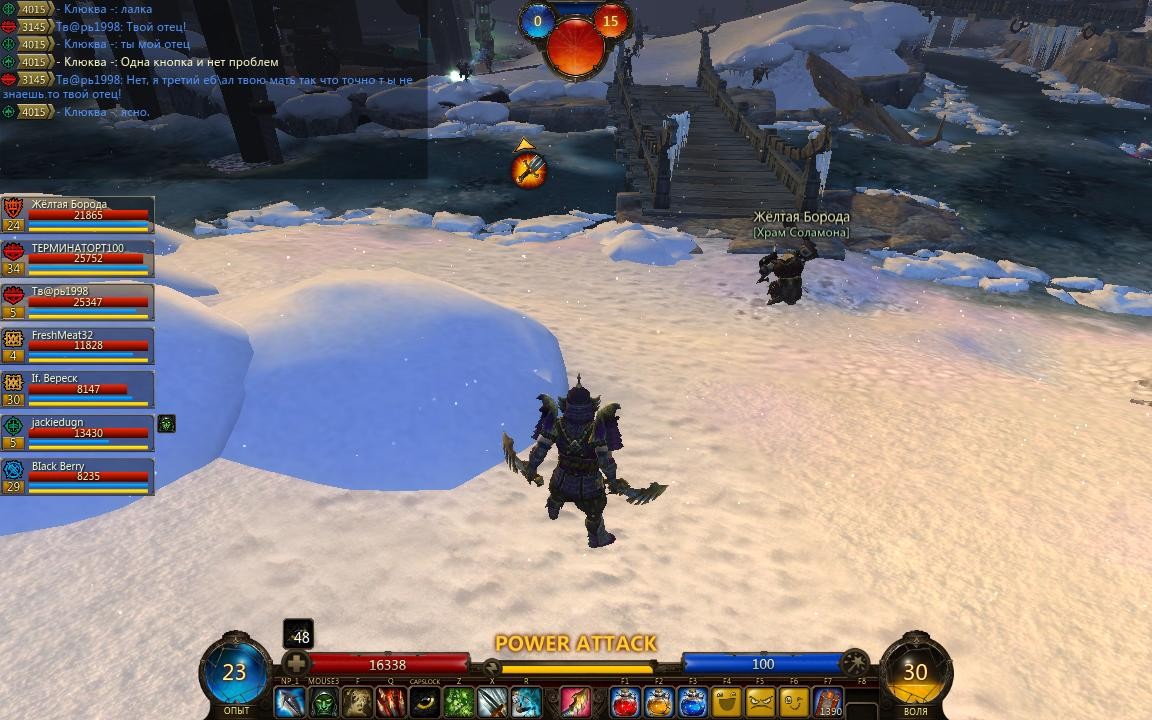Target teammate Тв@рь1998 from the party list
Image resolution: width=1152 pixels, height=720 pixels.
pos(78,301)
